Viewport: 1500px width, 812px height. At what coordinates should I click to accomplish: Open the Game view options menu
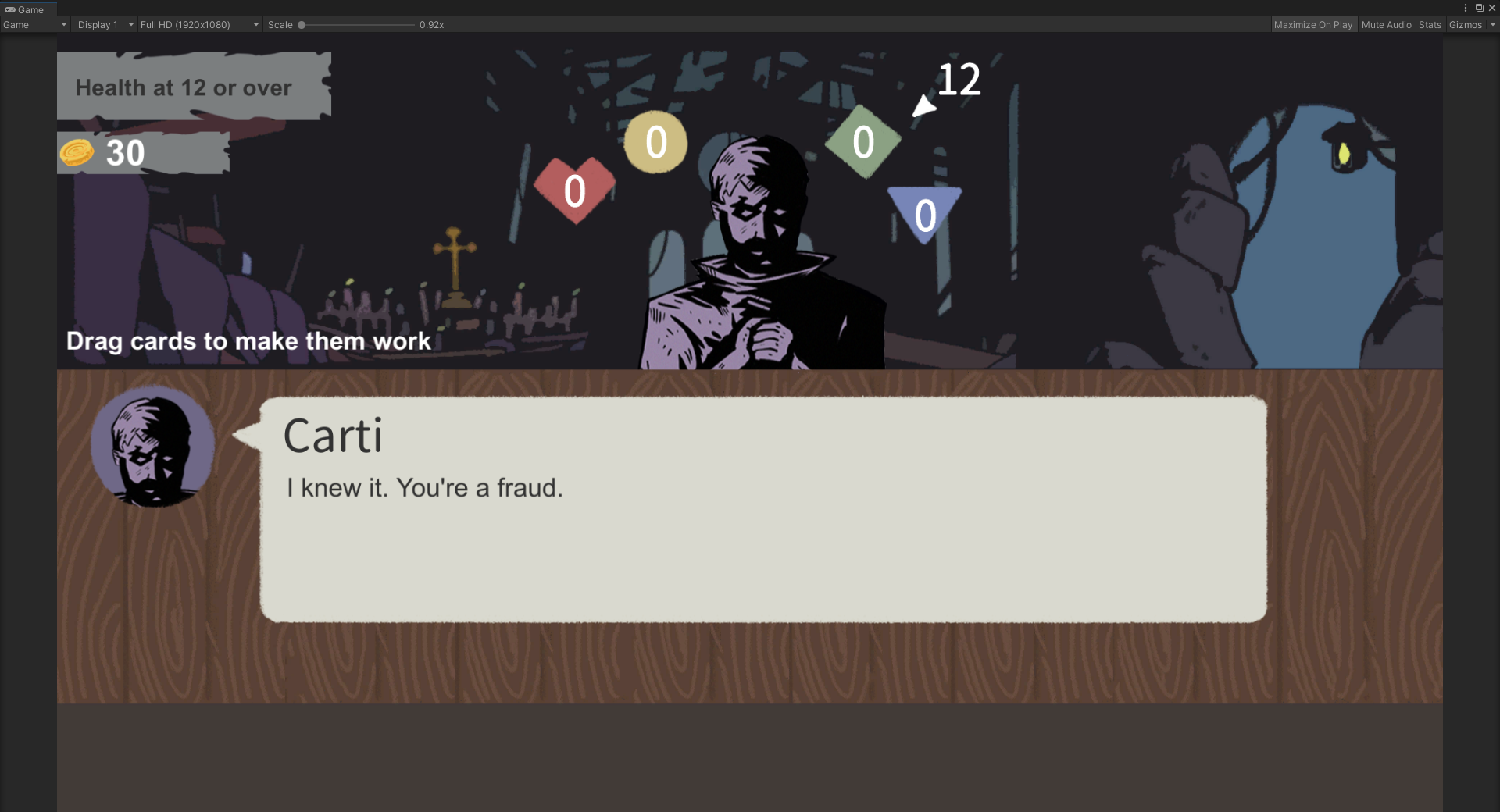(1465, 8)
